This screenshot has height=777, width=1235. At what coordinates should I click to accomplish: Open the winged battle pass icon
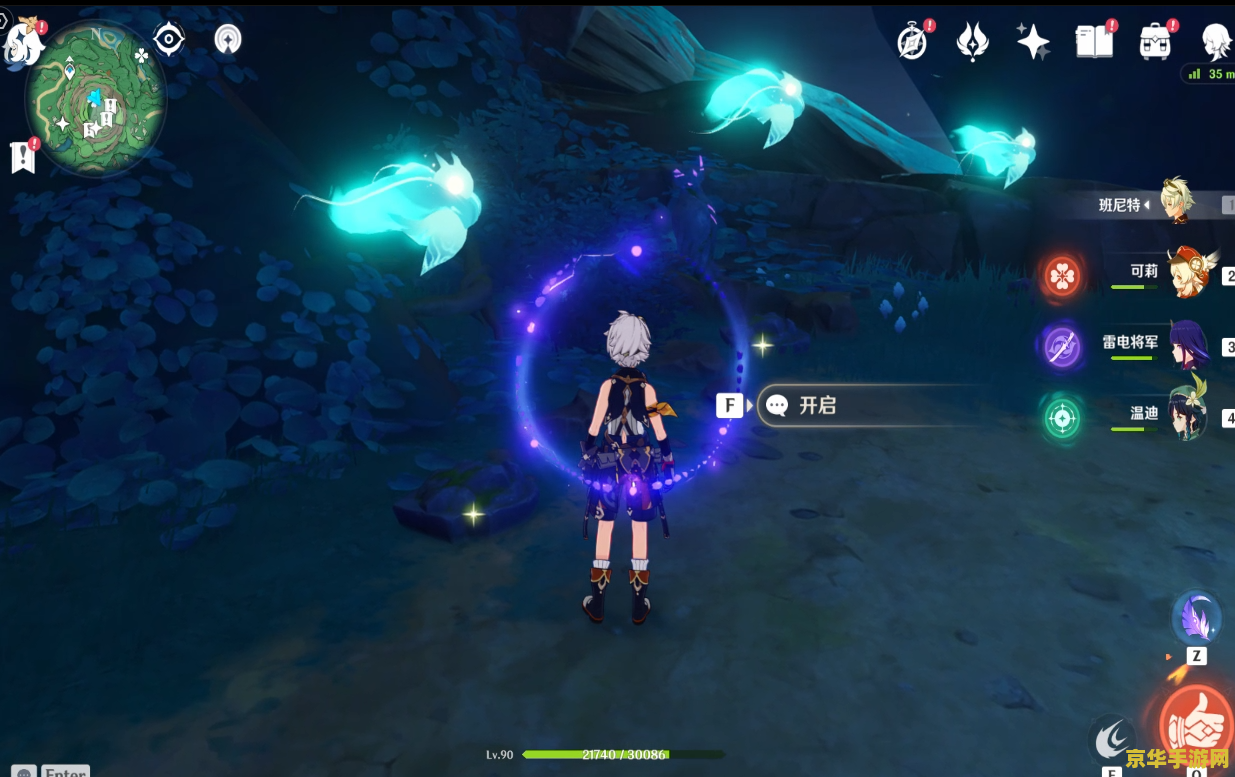click(x=972, y=42)
